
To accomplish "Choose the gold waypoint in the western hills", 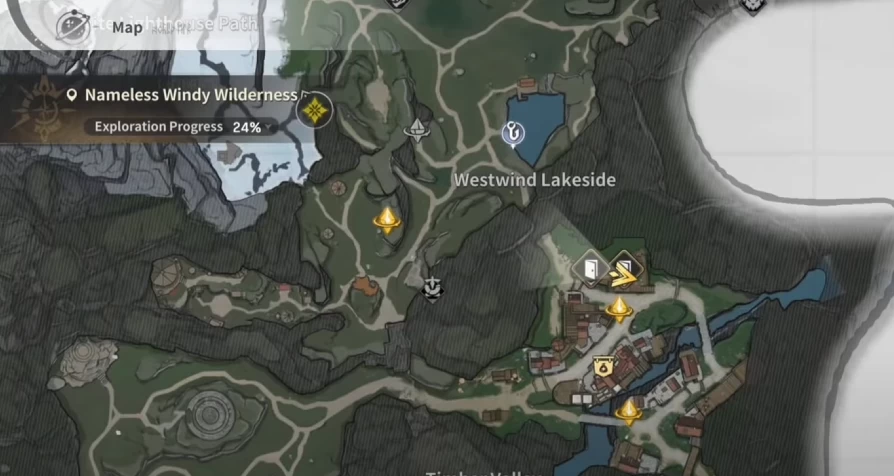I will point(387,219).
